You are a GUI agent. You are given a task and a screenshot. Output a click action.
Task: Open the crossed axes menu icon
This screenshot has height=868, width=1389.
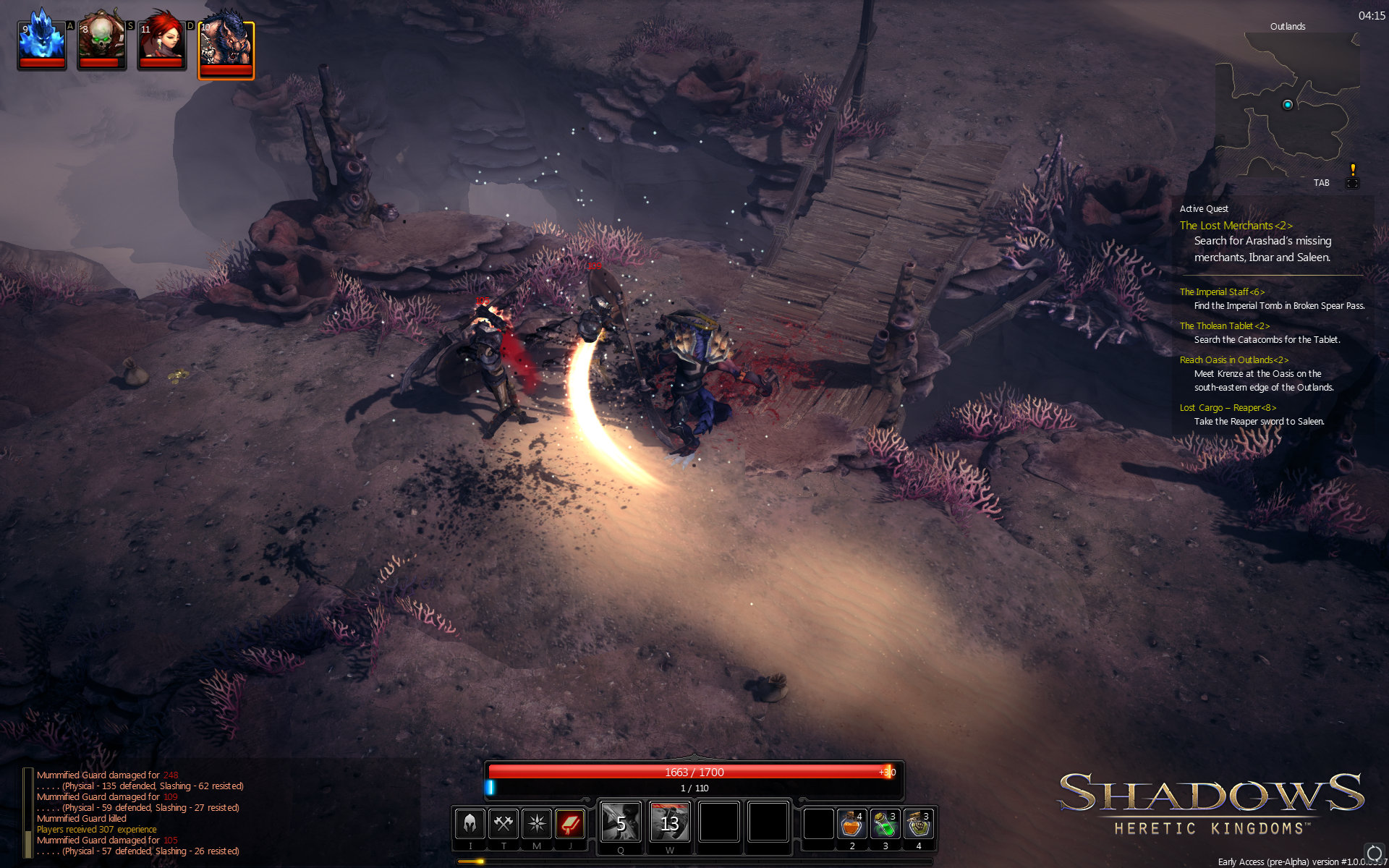[x=504, y=823]
